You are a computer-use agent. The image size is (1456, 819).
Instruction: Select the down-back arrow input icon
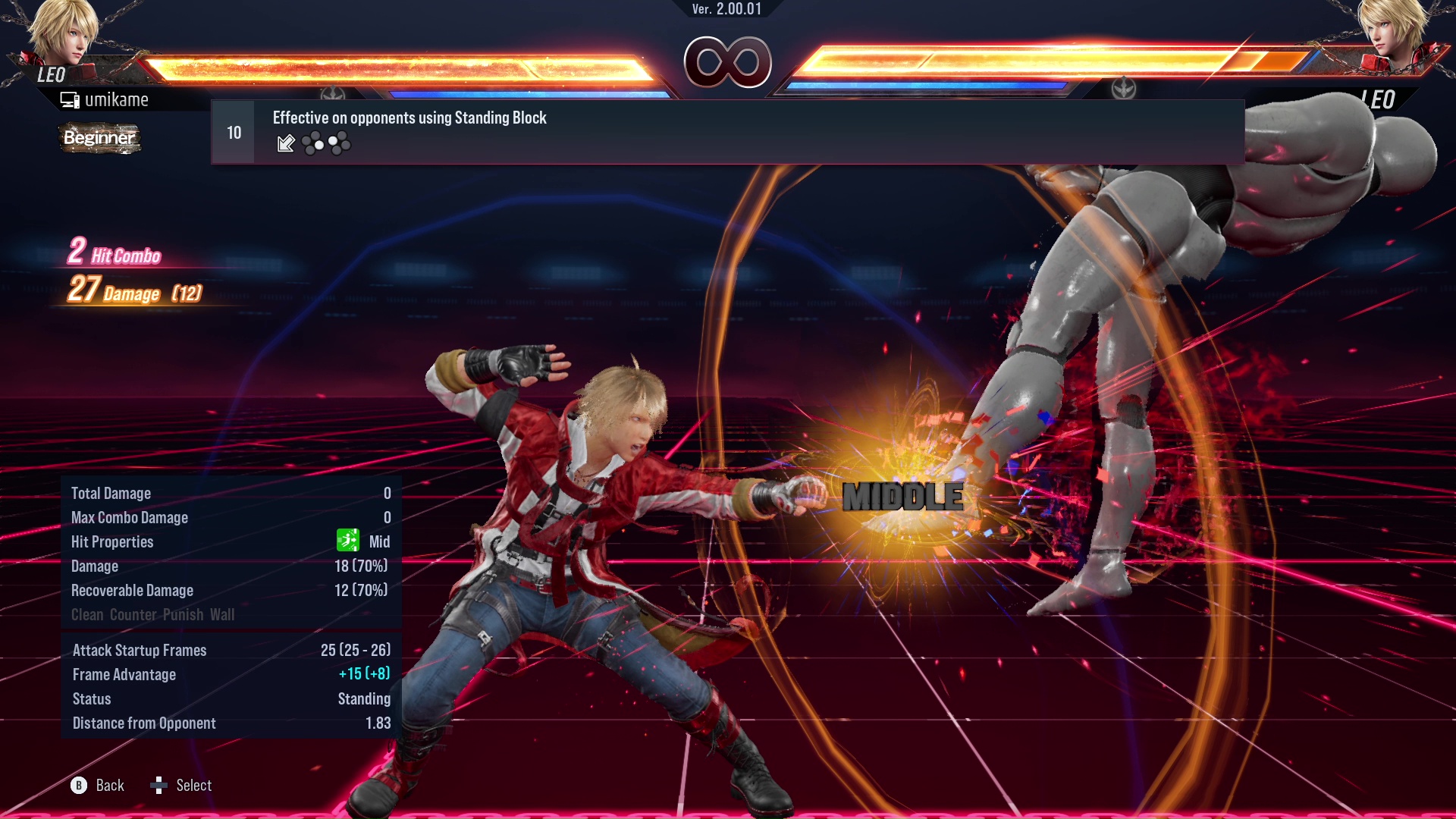click(285, 144)
